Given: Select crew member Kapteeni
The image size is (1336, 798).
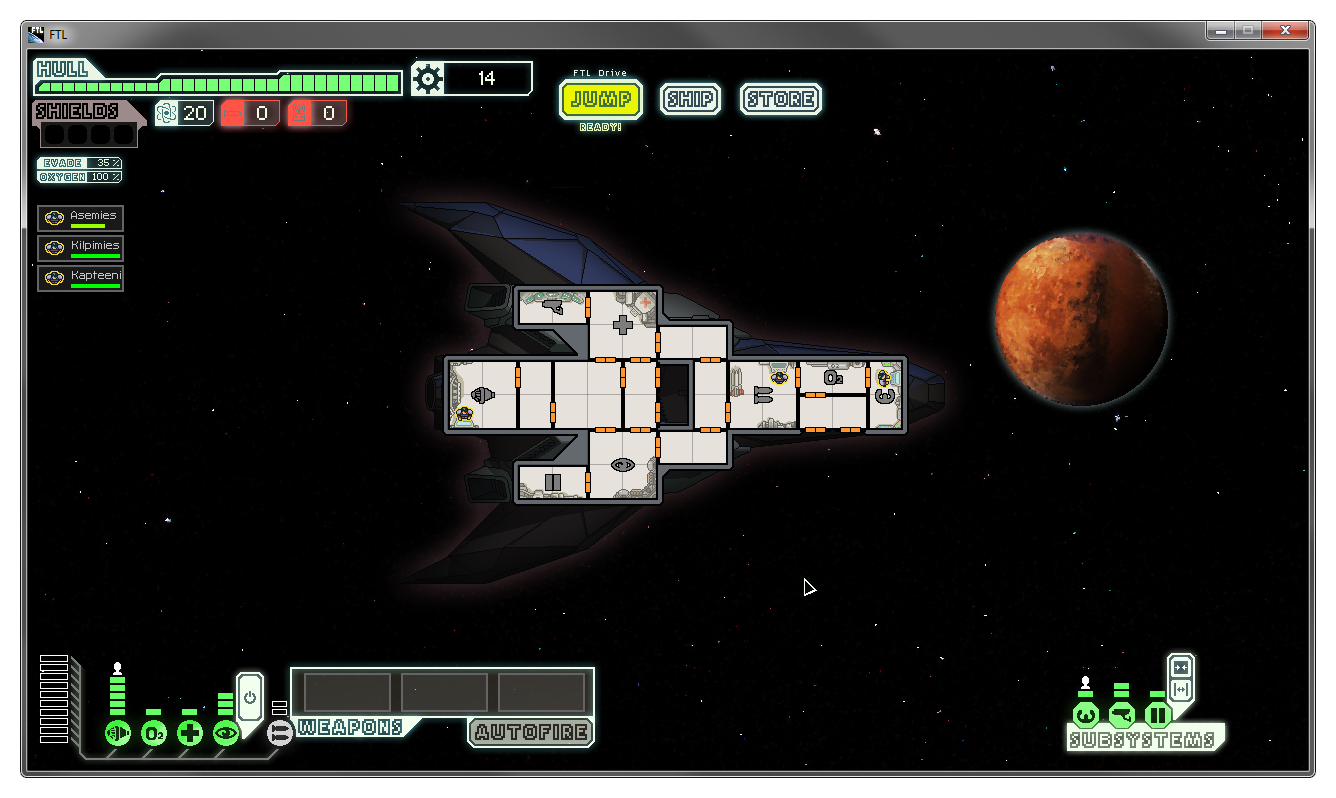Looking at the screenshot, I should click(81, 278).
